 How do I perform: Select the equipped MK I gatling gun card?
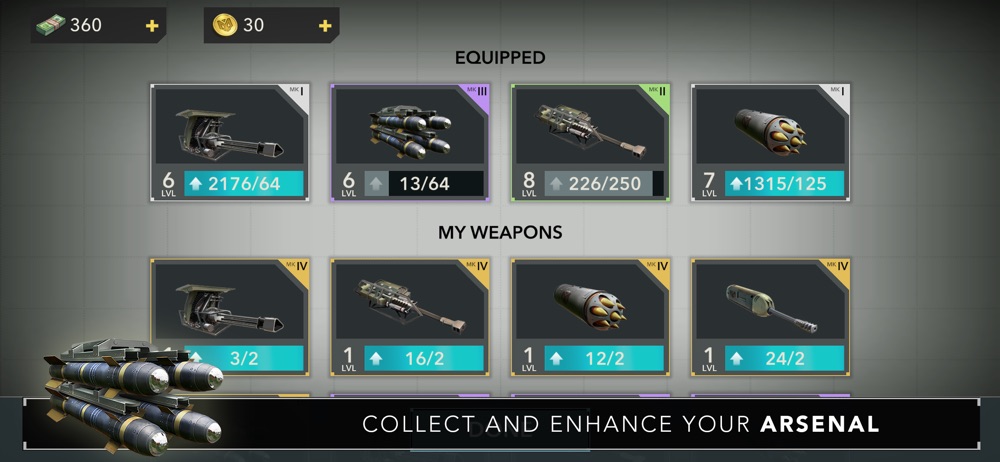pos(230,132)
